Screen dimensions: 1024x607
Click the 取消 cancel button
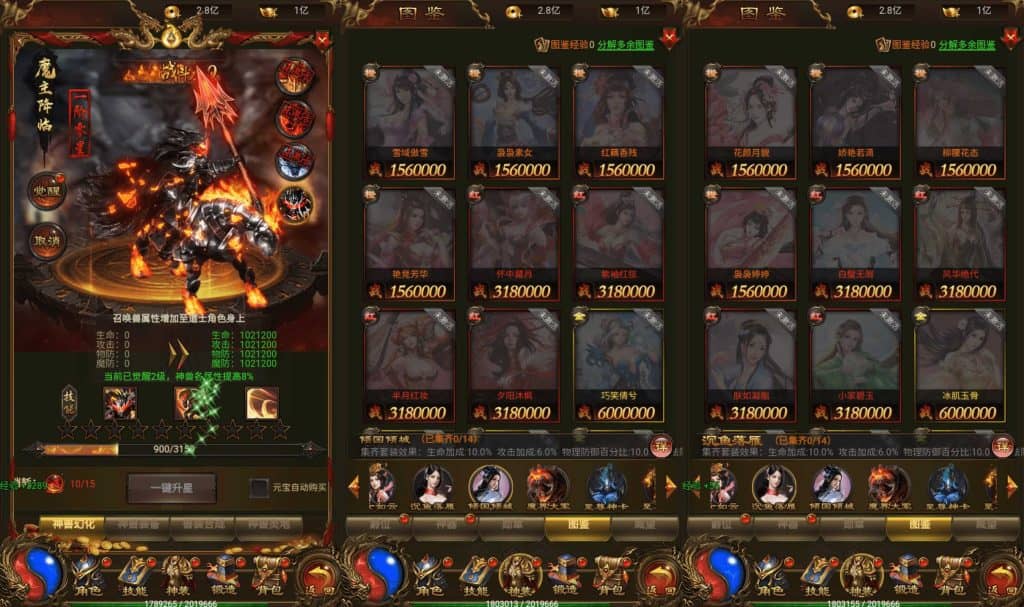click(x=47, y=241)
